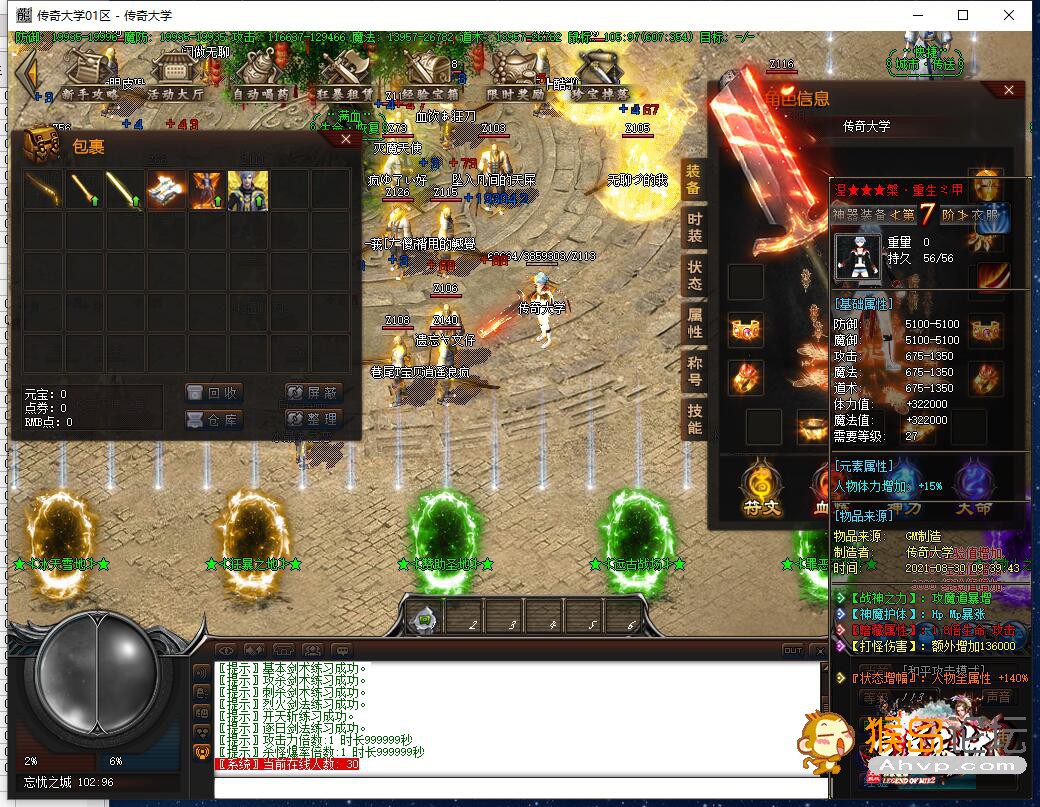
Task: Show the 称号 titles tab
Action: (x=695, y=371)
